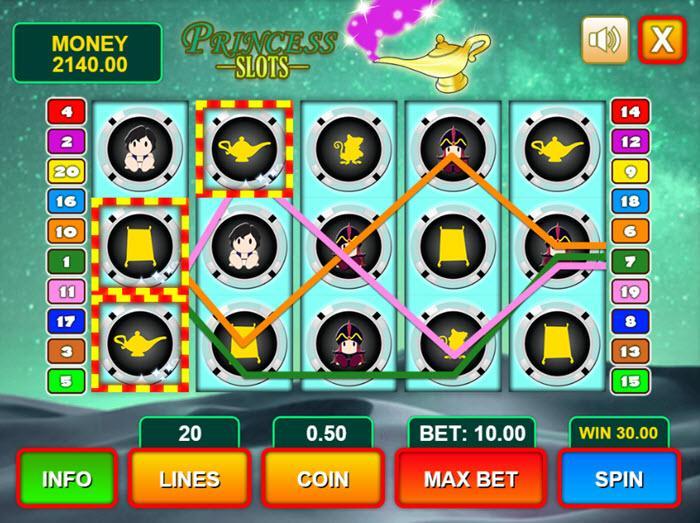The height and width of the screenshot is (523, 700).
Task: Adjust the number of lines
Action: tap(190, 479)
